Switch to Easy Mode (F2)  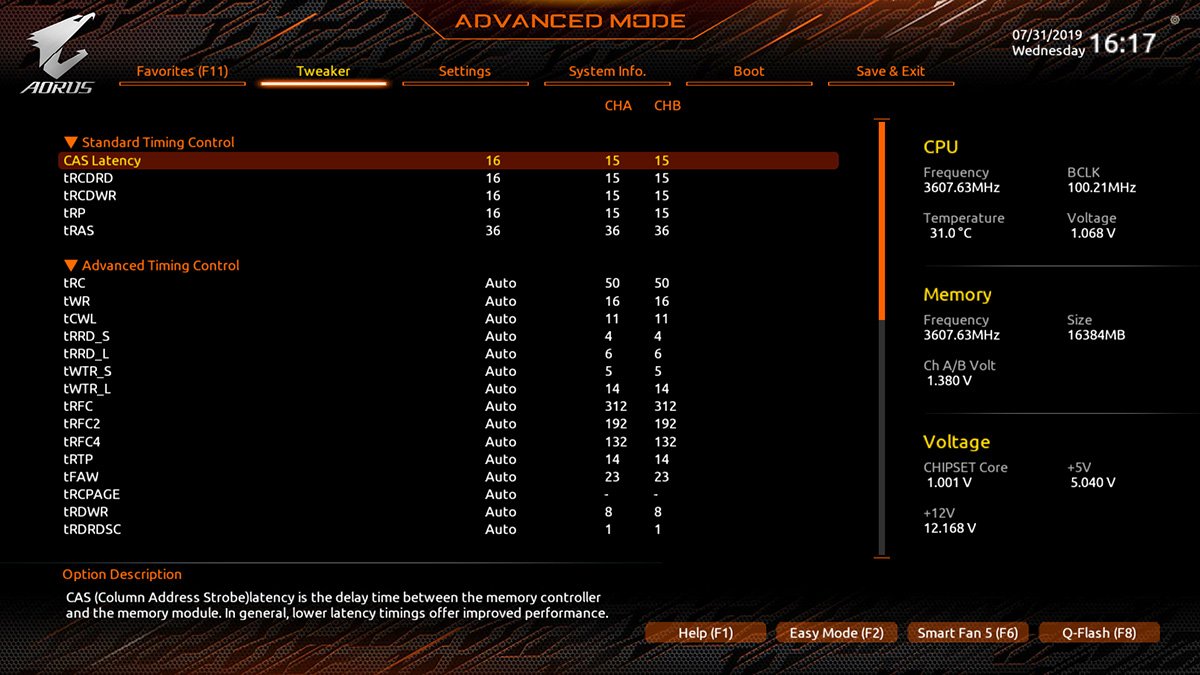(836, 633)
